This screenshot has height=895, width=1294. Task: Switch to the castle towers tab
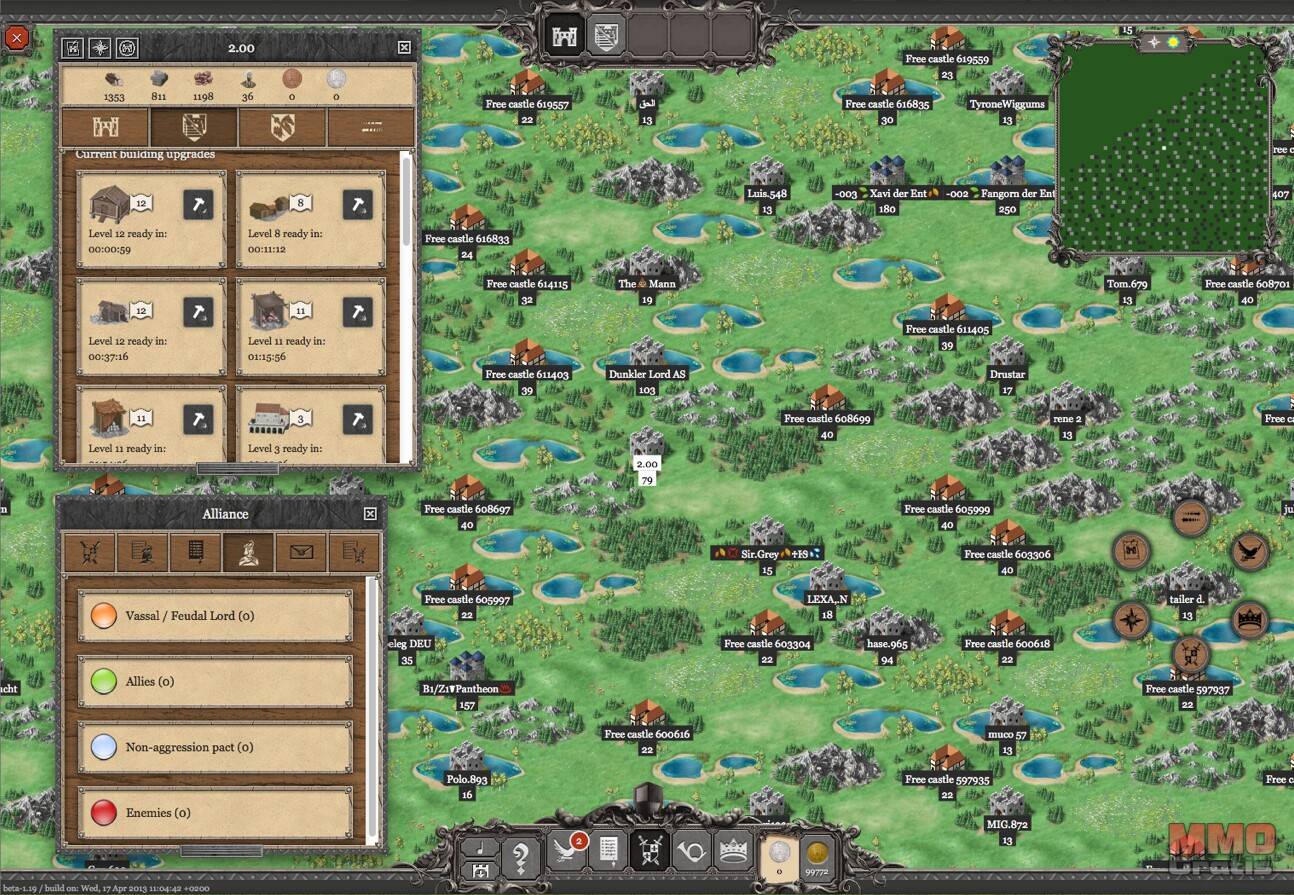[x=105, y=127]
